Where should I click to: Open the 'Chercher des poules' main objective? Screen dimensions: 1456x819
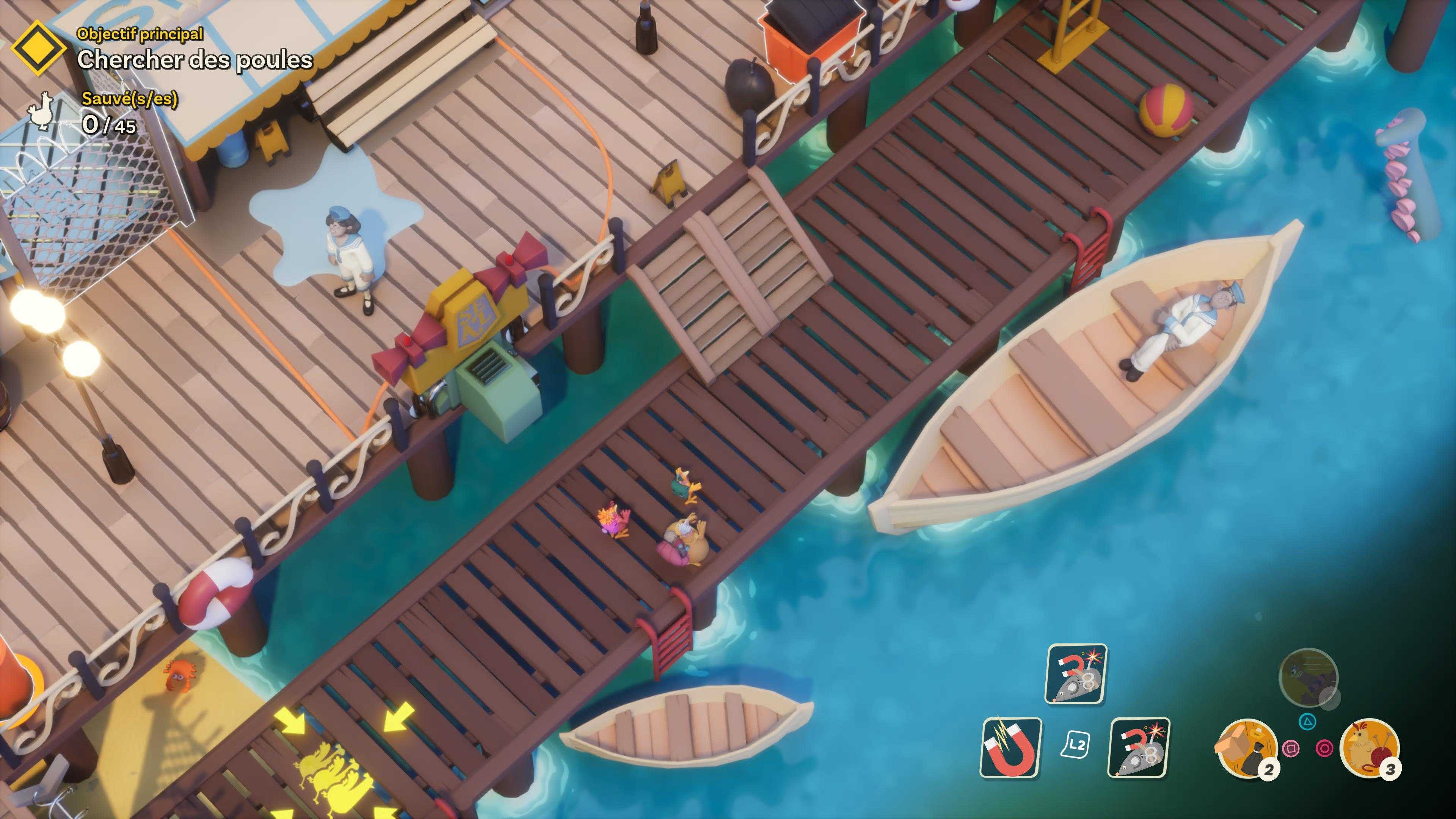[x=195, y=60]
